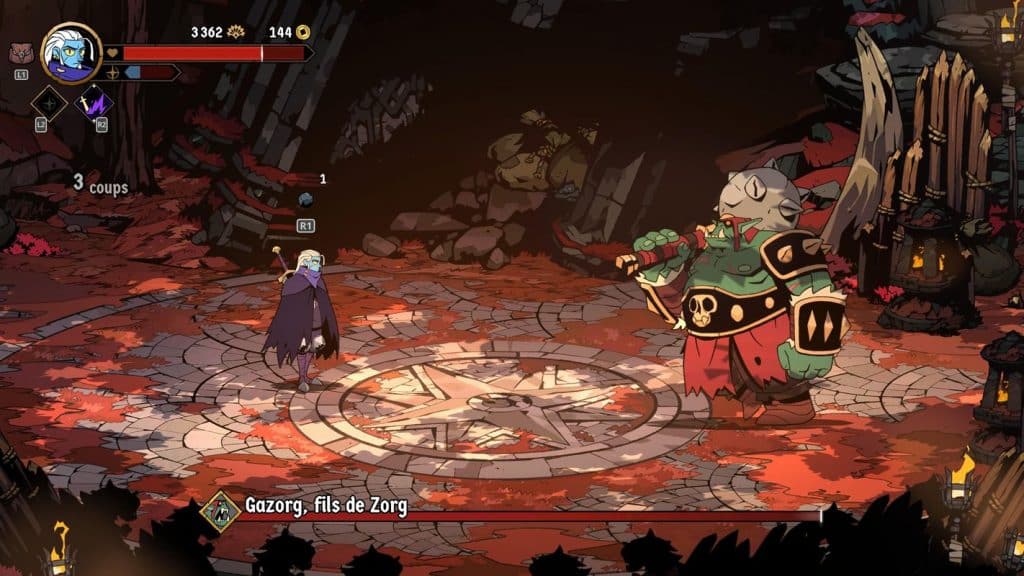
Task: Open the bear companion icon
Action: point(20,54)
